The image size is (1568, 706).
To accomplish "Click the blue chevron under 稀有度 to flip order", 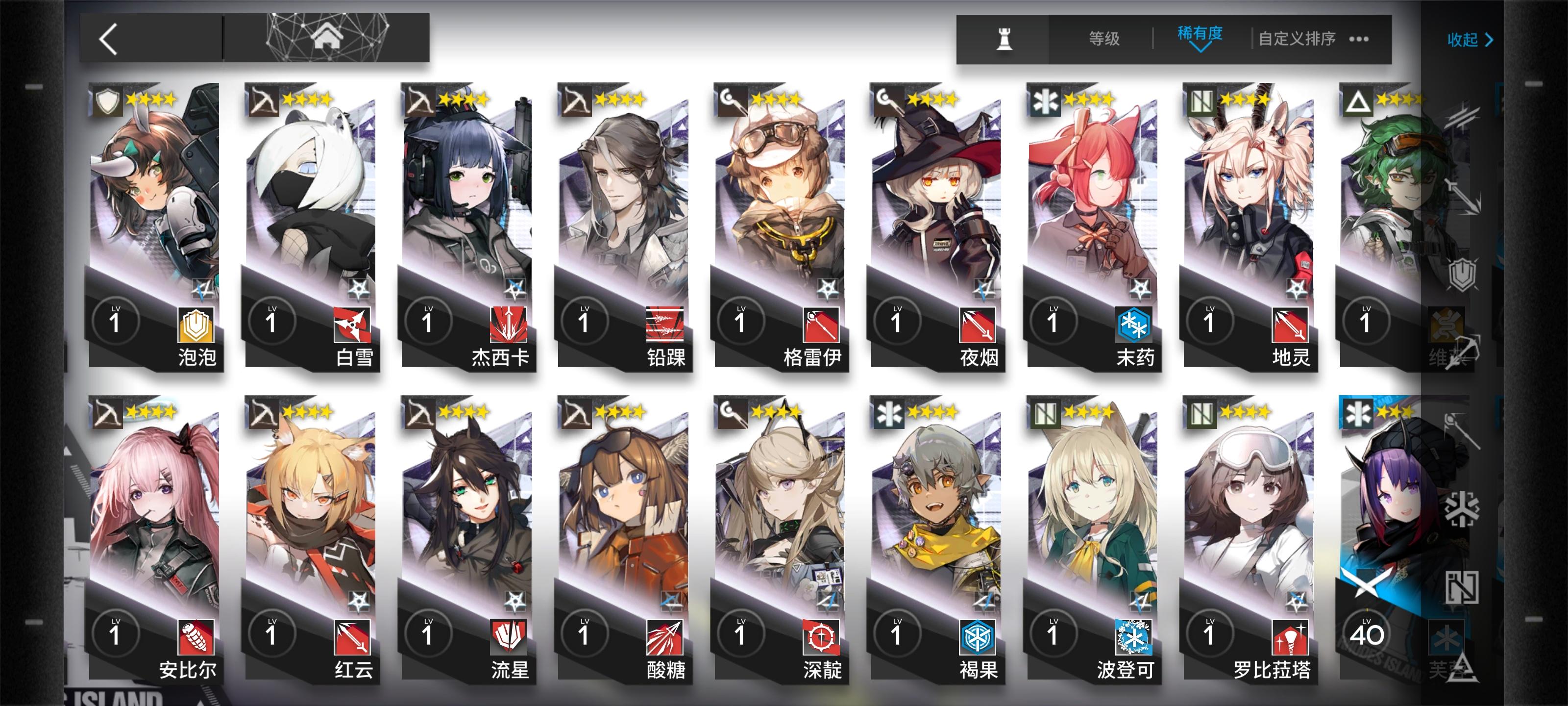I will coord(1200,48).
